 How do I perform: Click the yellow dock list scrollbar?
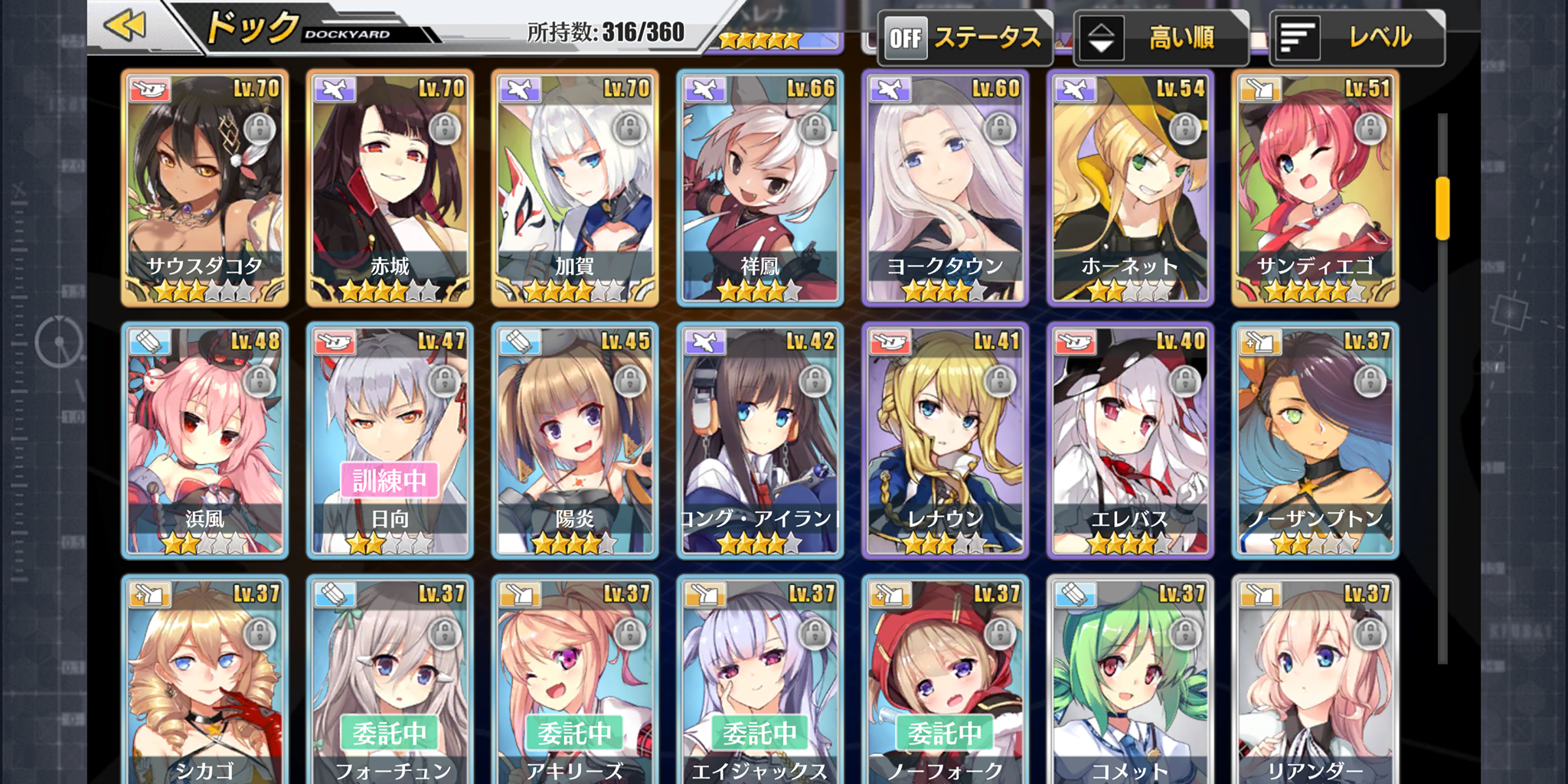(1442, 208)
